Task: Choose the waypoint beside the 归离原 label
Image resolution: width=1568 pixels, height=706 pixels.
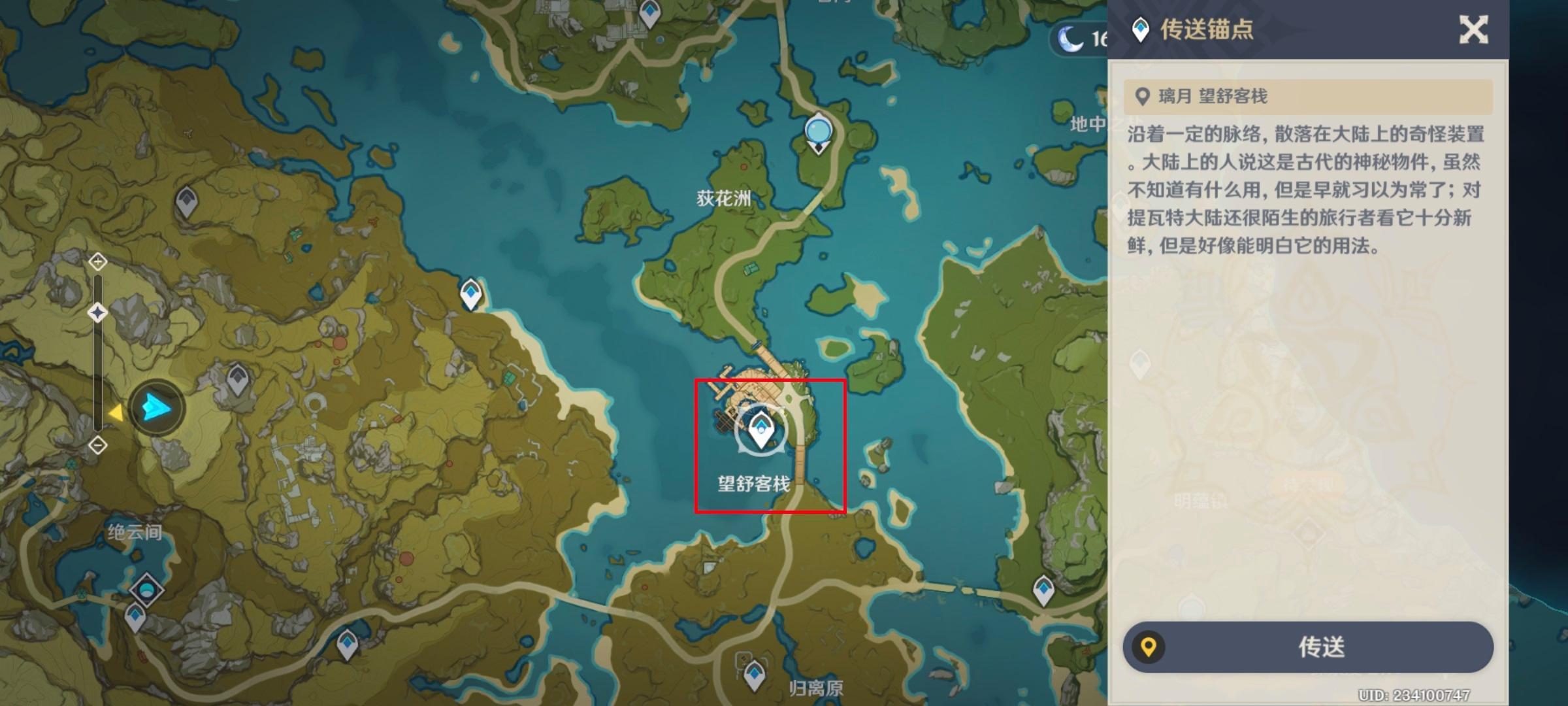Action: tap(755, 673)
